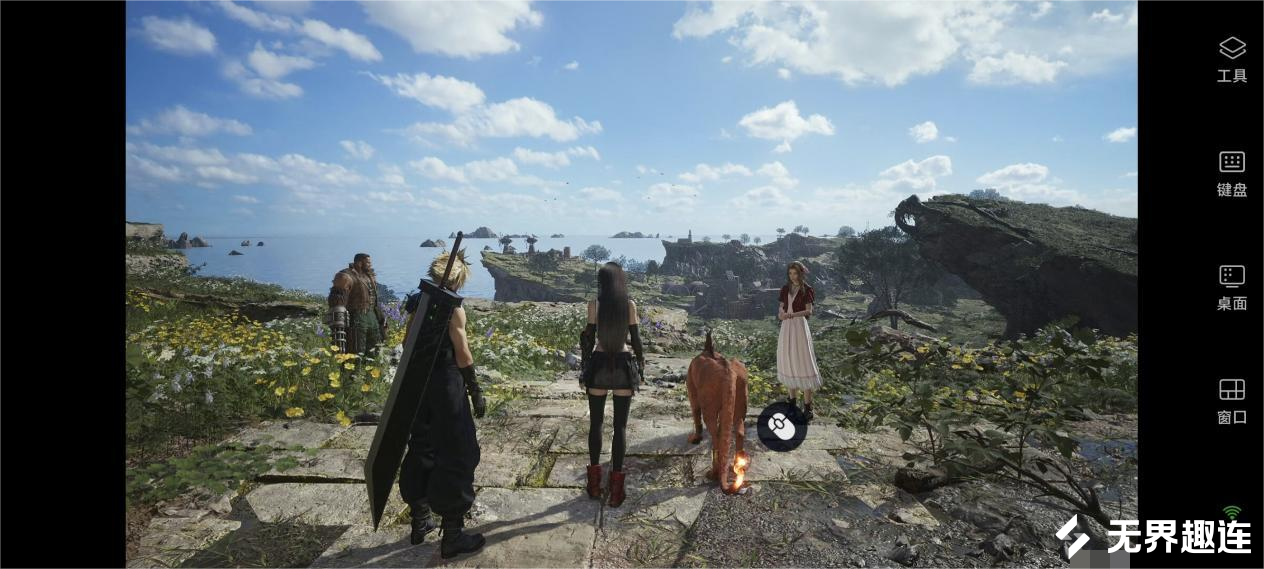Show the 键盘 virtual keyboard
1264x569 pixels.
[x=1232, y=172]
